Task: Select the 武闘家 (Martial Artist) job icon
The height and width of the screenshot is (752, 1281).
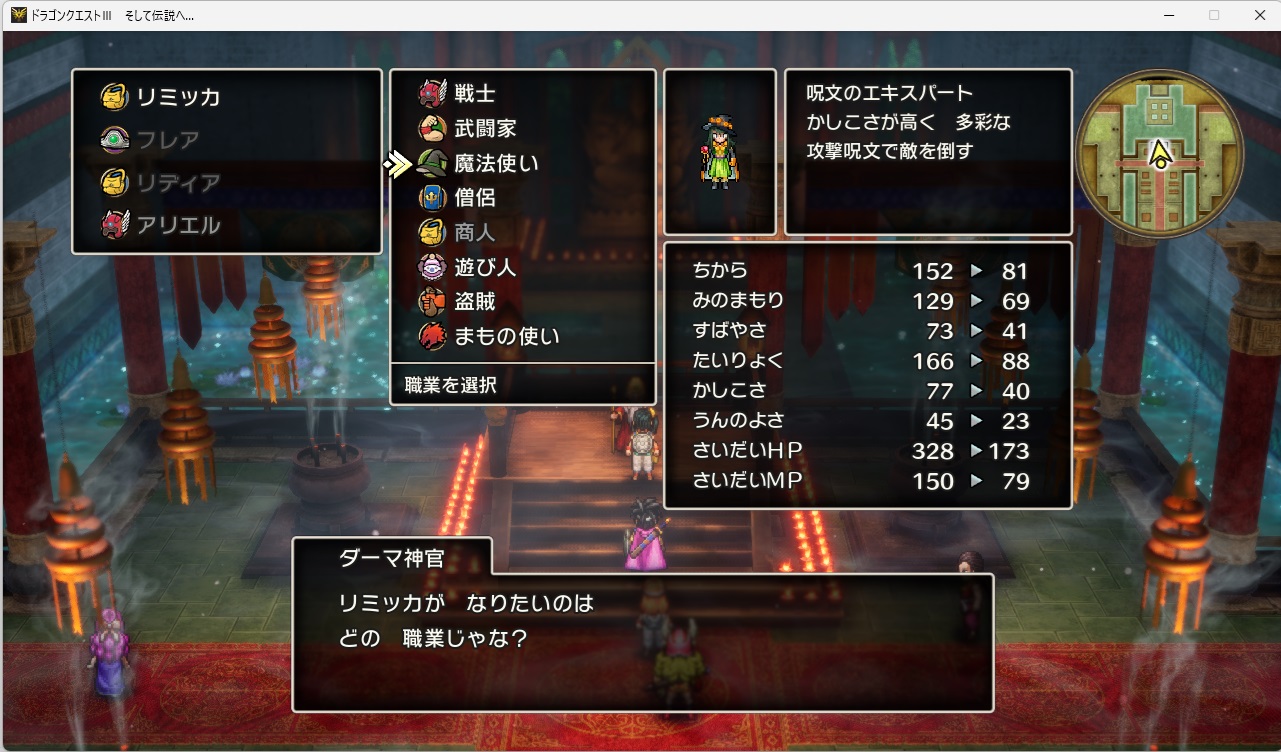Action: (x=434, y=128)
